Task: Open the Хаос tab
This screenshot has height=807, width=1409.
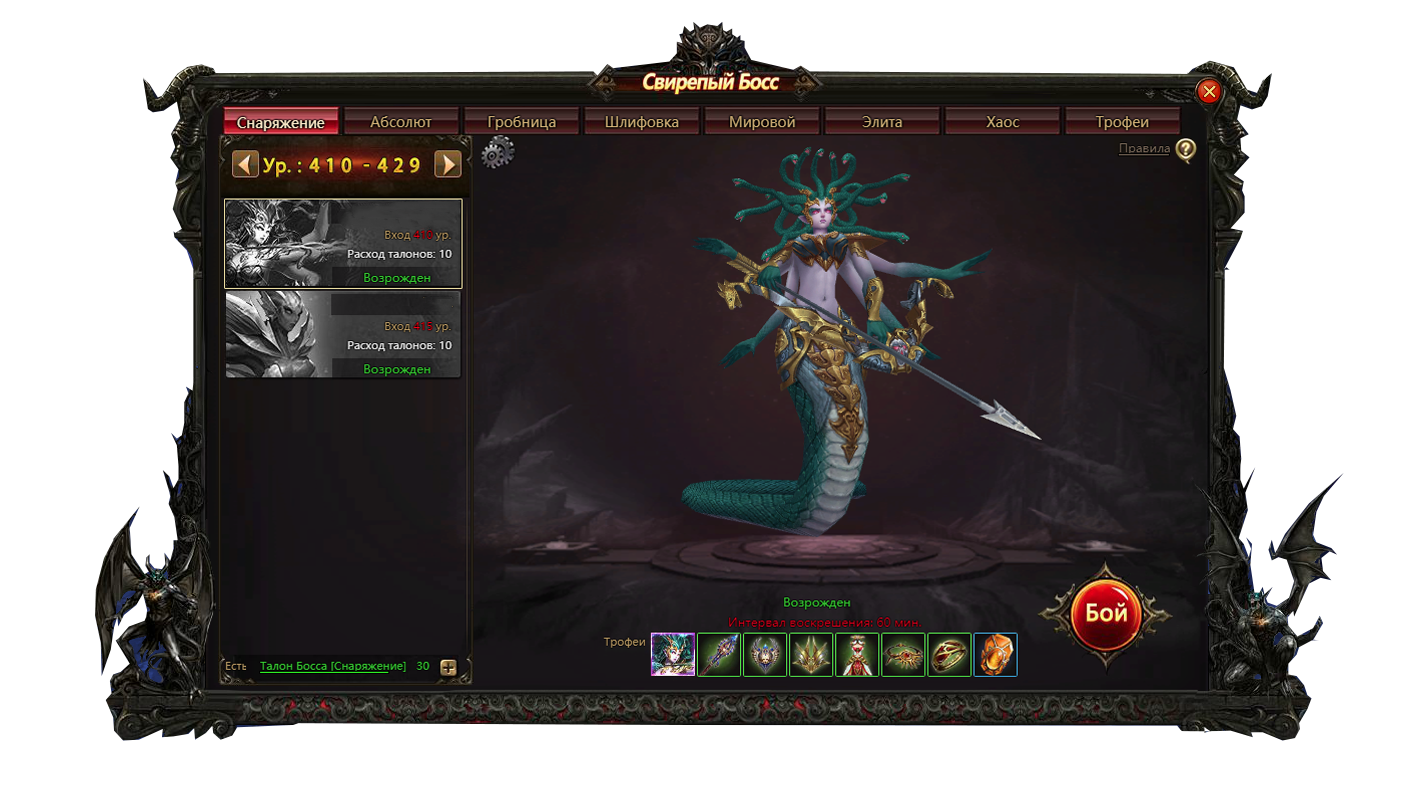Action: [x=1002, y=122]
